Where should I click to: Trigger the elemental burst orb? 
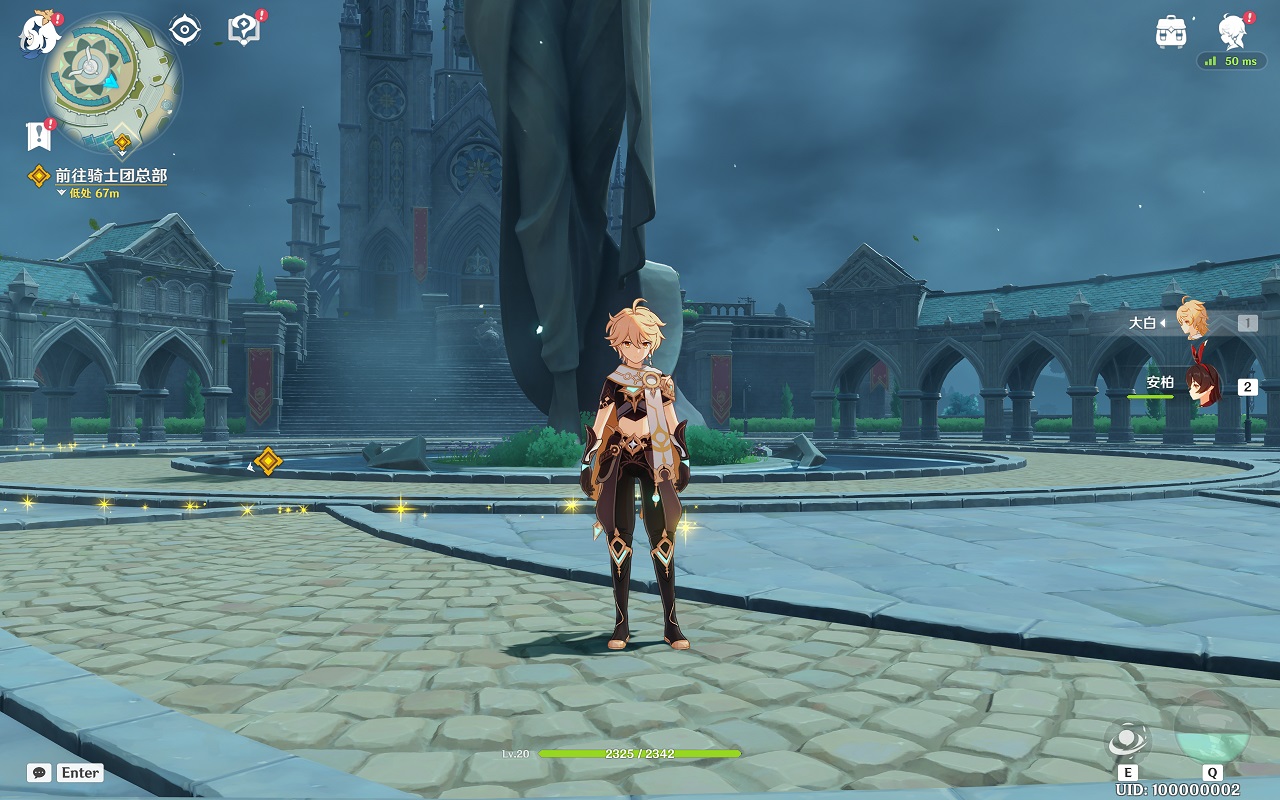coord(1212,728)
